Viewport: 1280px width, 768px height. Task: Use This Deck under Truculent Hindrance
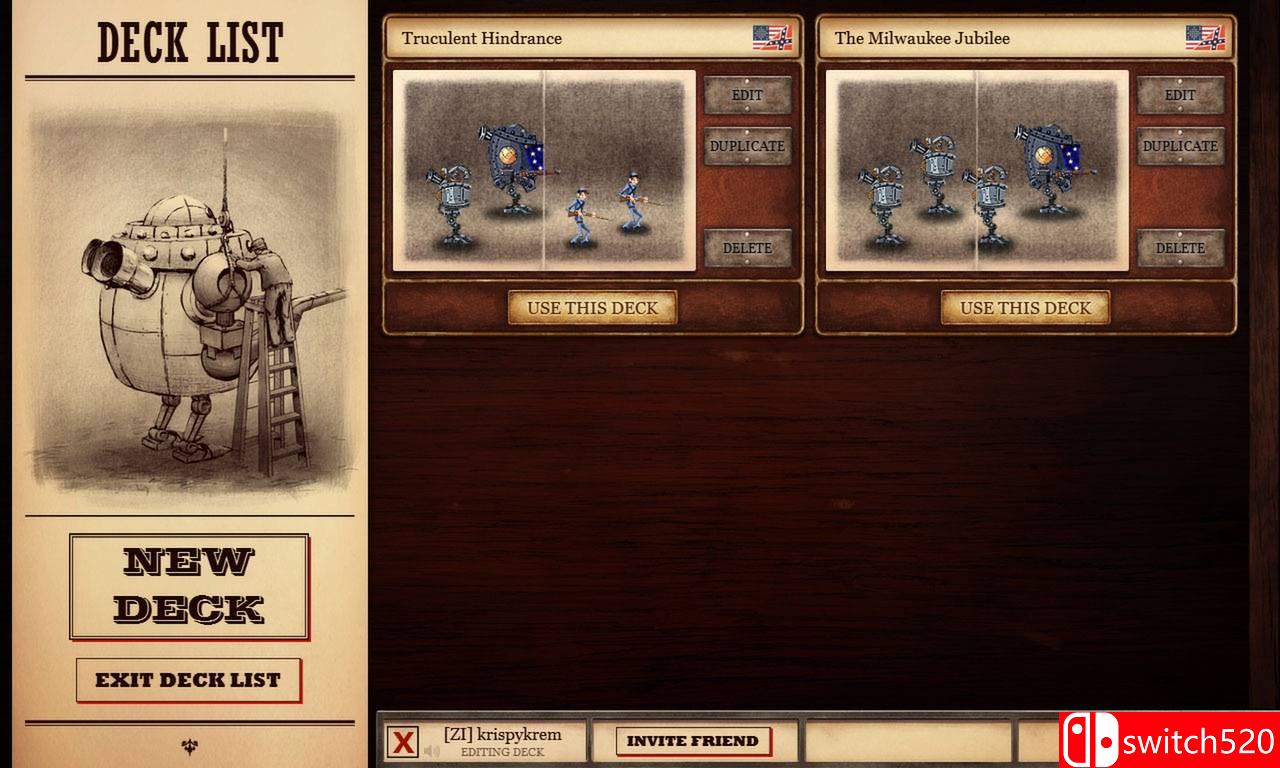point(592,308)
